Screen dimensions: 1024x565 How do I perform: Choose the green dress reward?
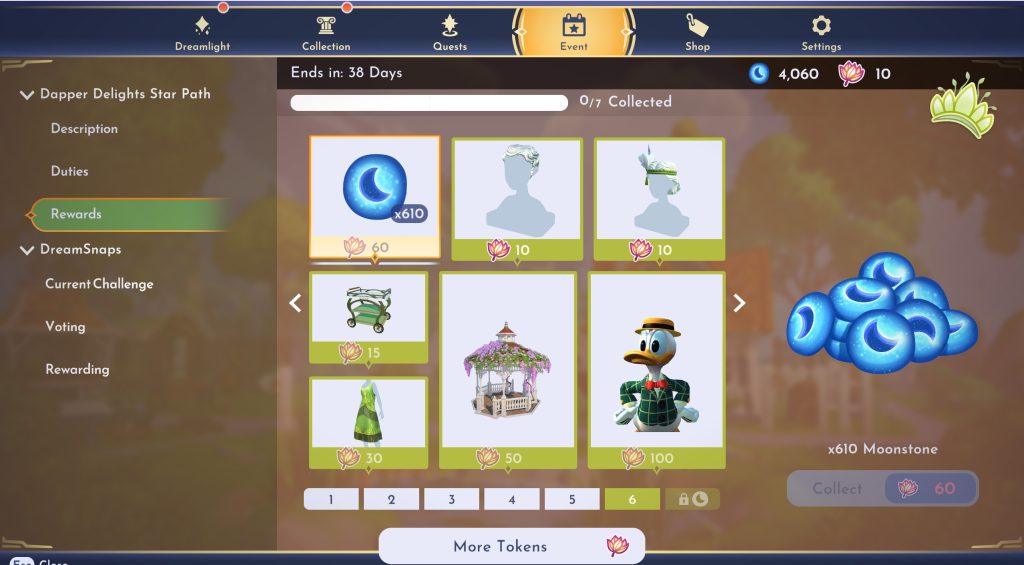[x=368, y=413]
